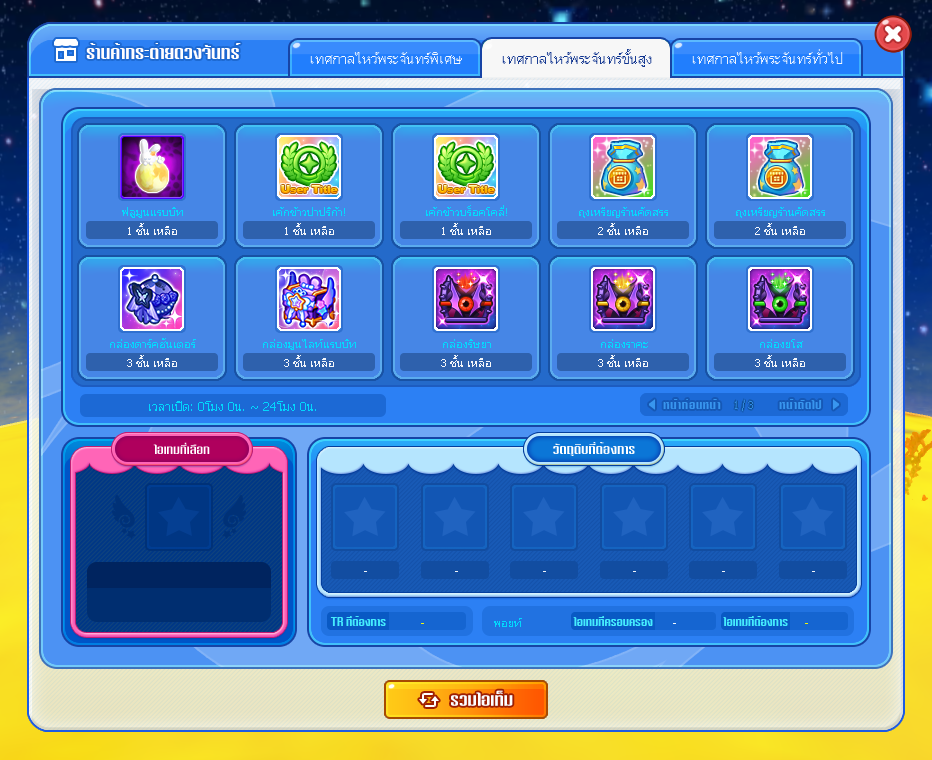This screenshot has width=932, height=760.
Task: Select the moon rabbit item
Action: [x=152, y=168]
